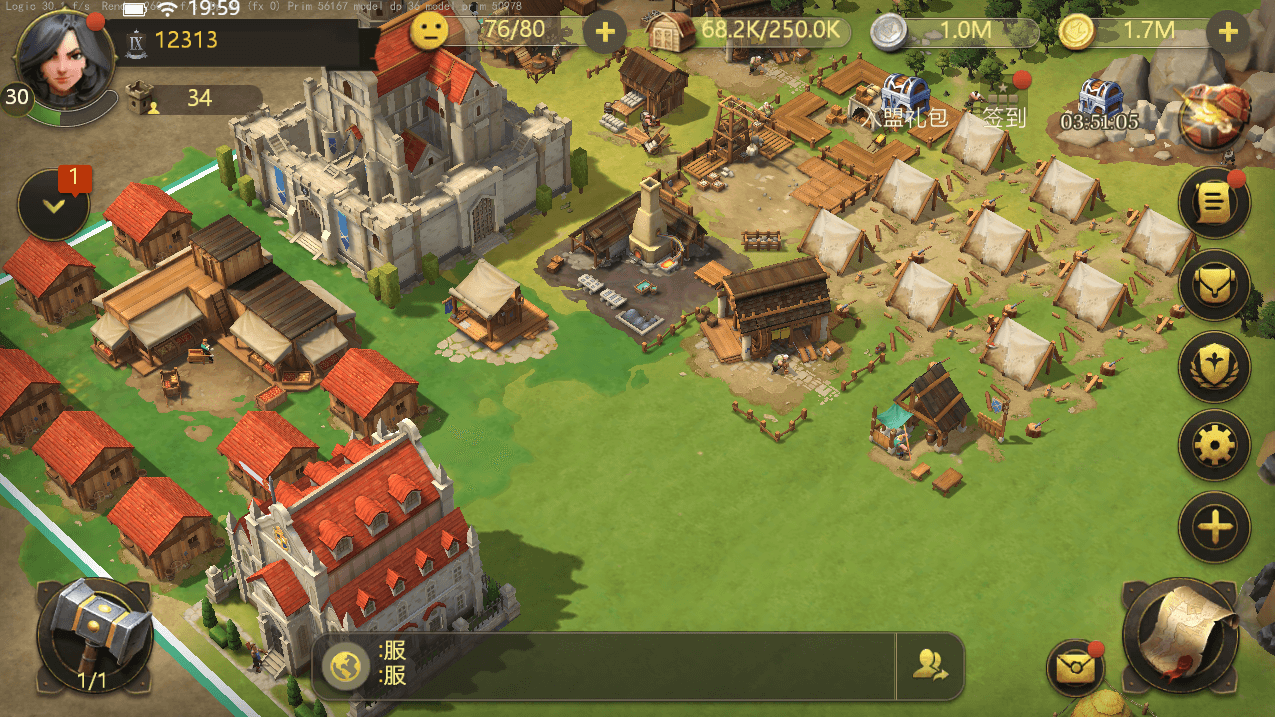This screenshot has width=1275, height=717.
Task: Click the timed treasure chest with countdown
Action: pyautogui.click(x=1099, y=104)
